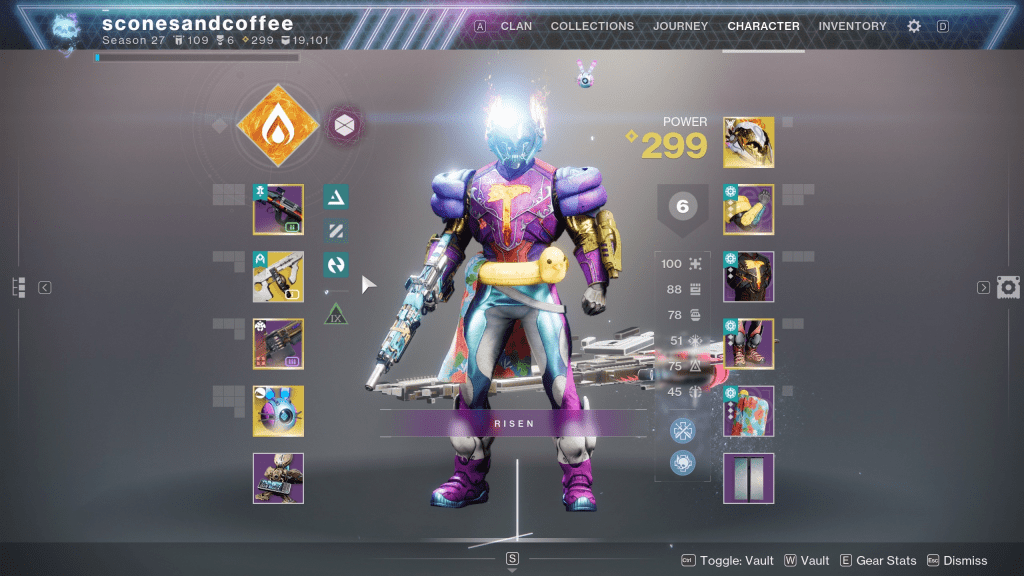Go to the Journey tab
The height and width of the screenshot is (576, 1024).
coord(680,26)
